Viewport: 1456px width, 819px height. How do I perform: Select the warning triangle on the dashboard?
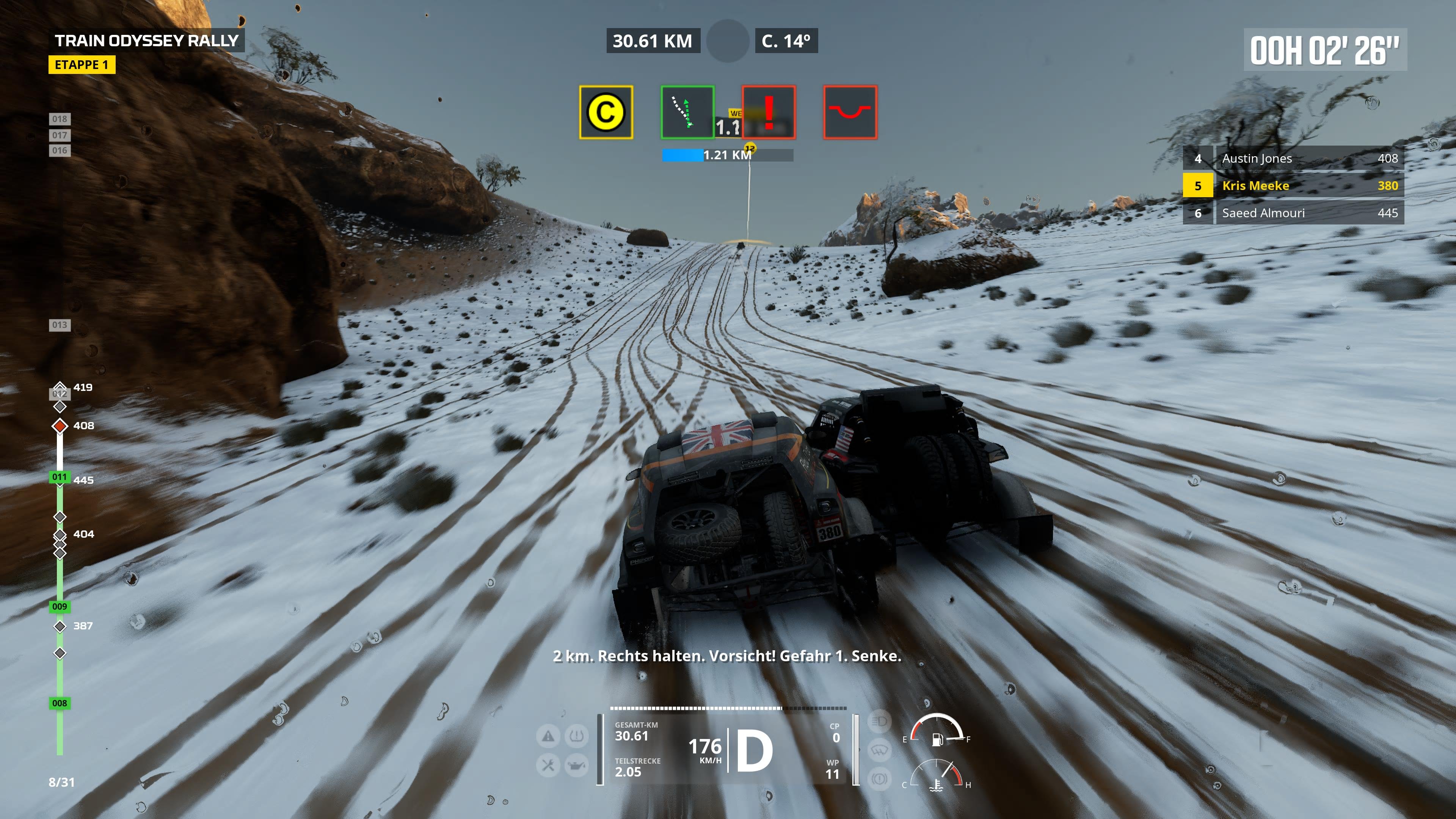[549, 736]
